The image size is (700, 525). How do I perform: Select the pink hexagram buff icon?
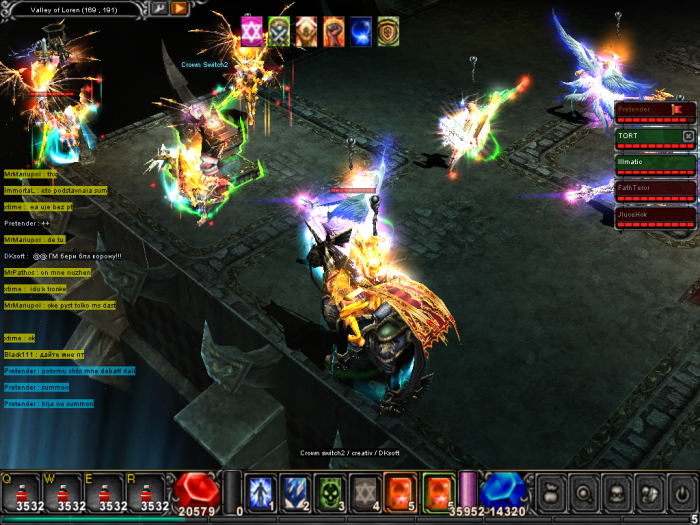pos(252,31)
